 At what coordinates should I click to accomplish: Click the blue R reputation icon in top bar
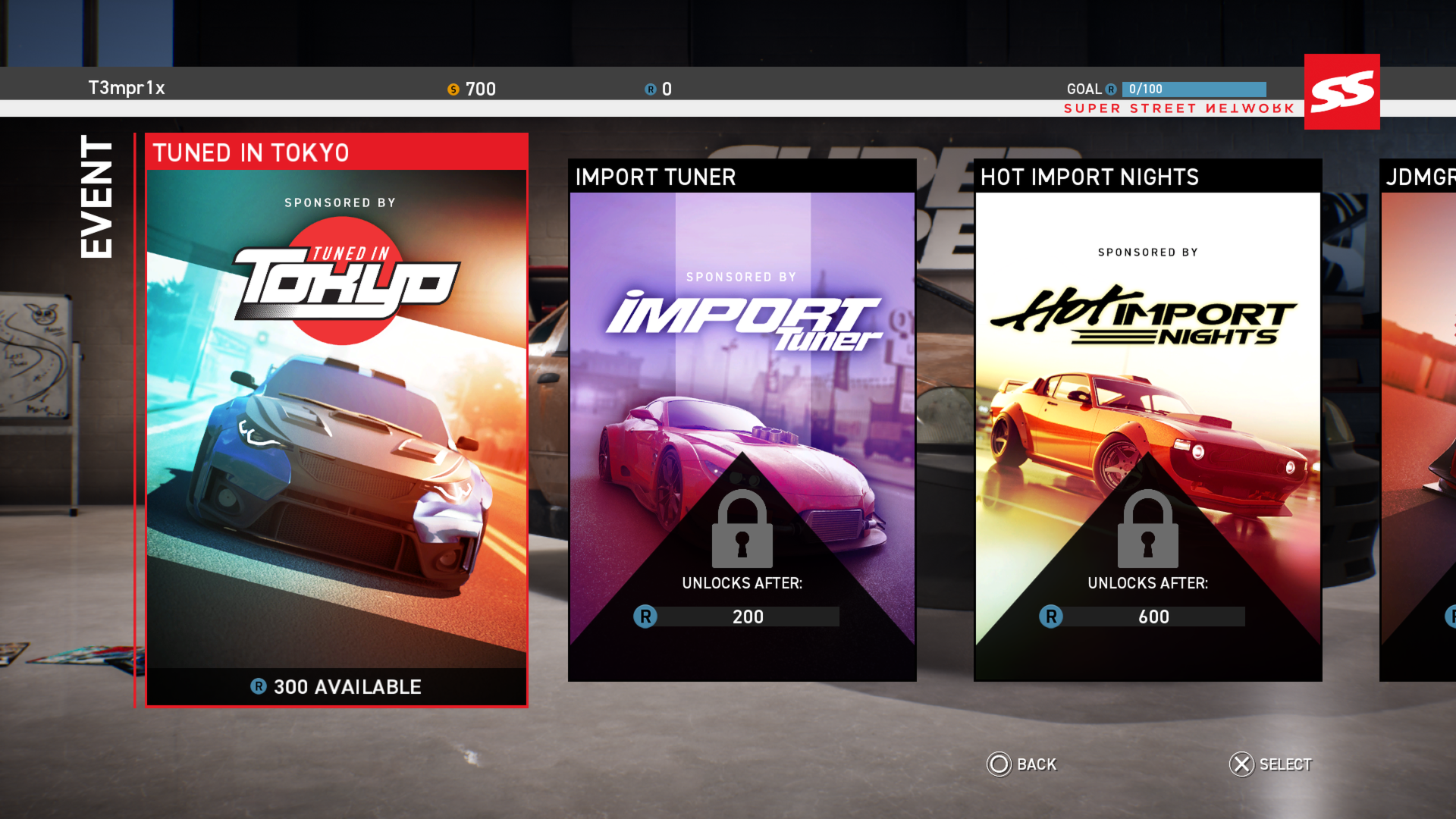point(648,89)
